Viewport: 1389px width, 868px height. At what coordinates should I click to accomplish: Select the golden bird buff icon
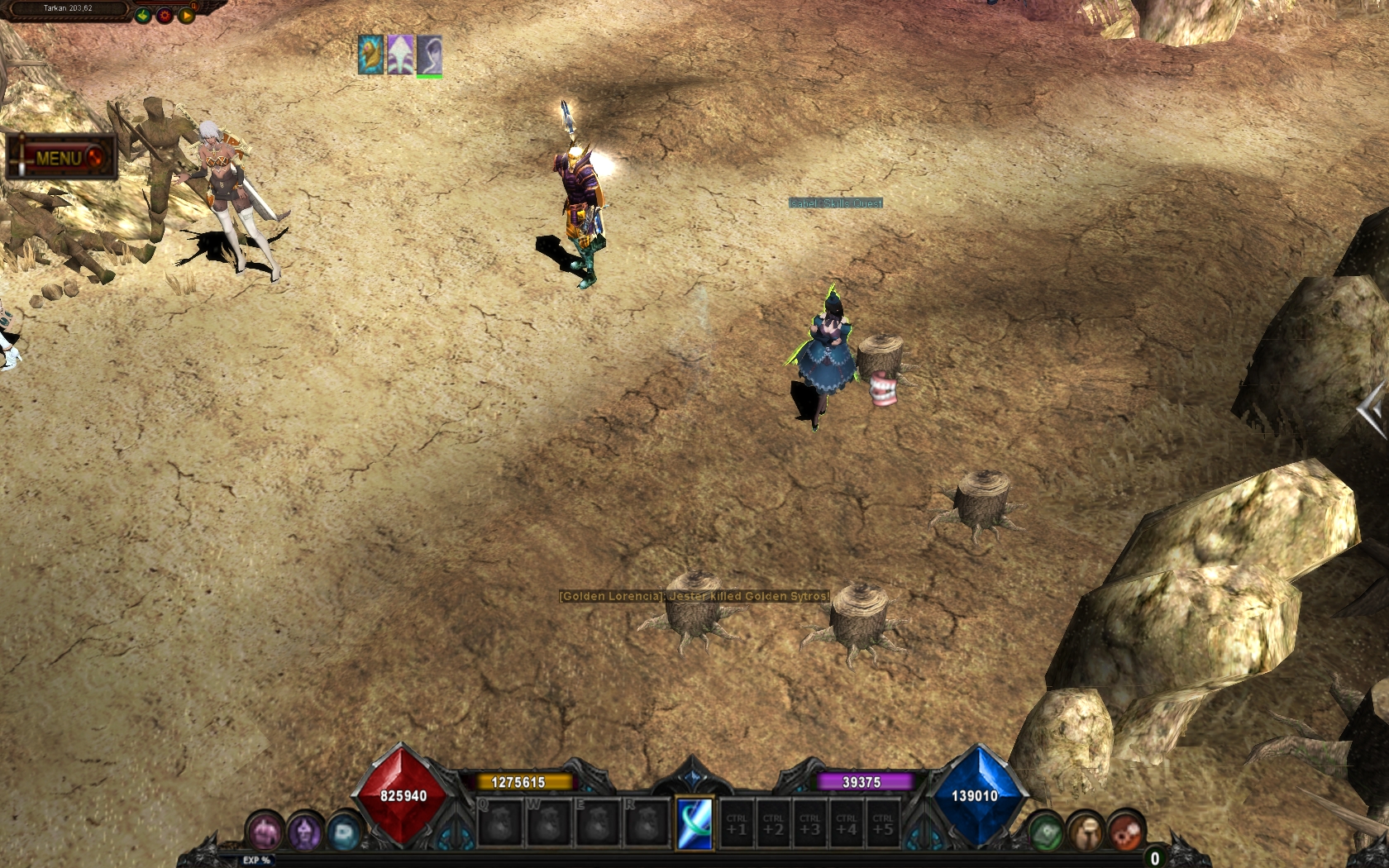coord(370,55)
